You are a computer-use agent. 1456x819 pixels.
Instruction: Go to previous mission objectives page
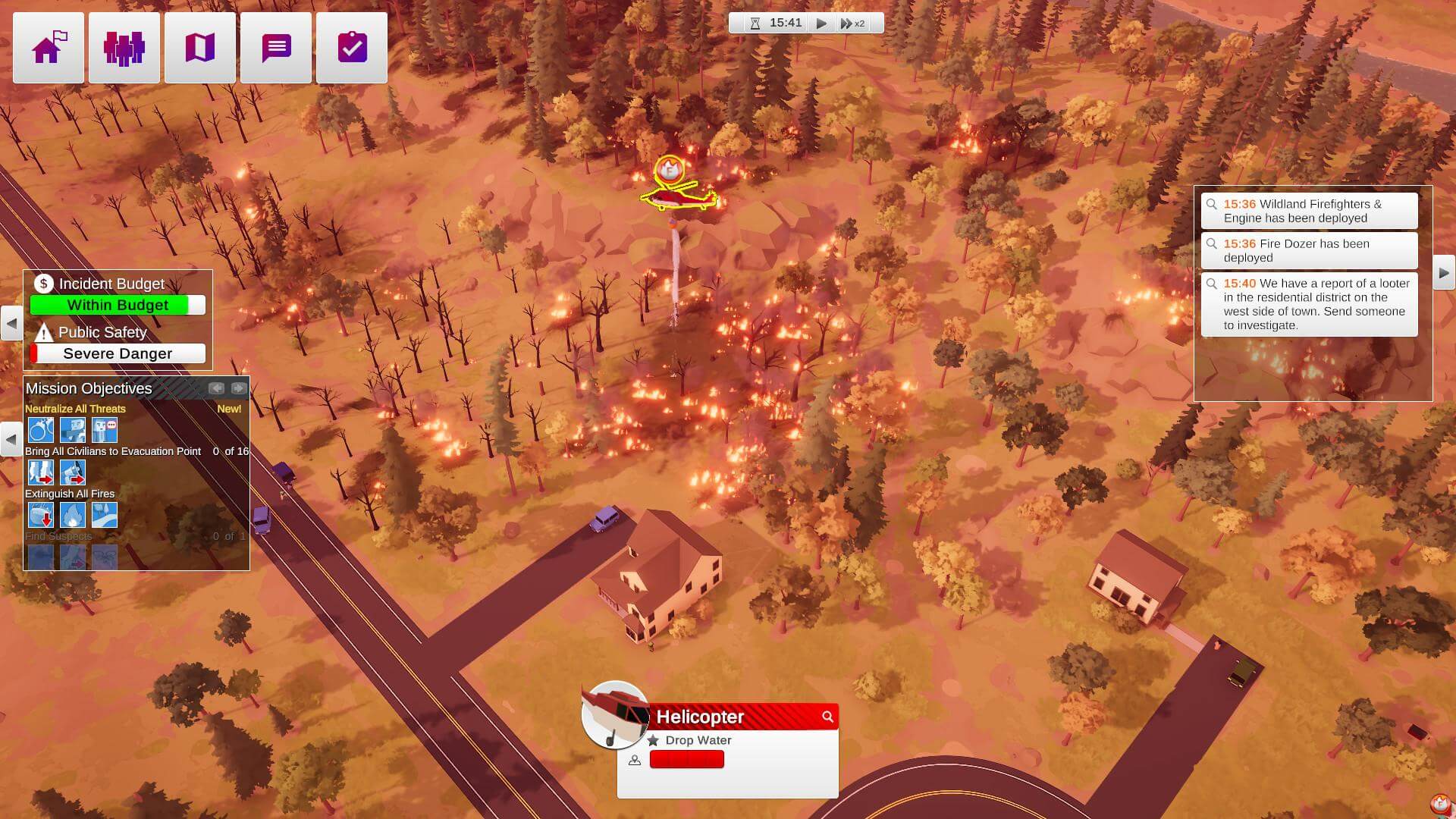[217, 388]
